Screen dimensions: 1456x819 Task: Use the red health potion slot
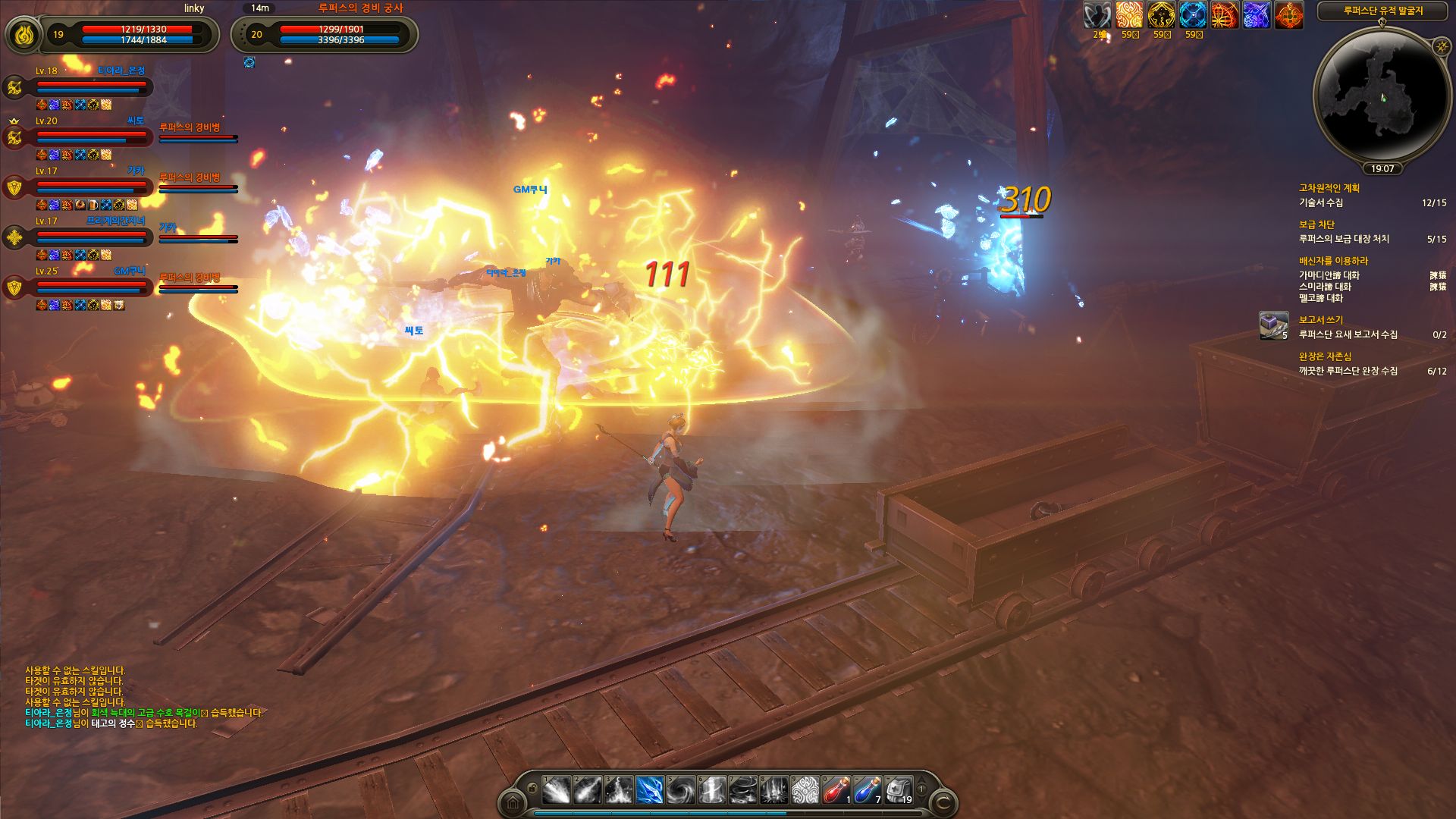coord(836,790)
